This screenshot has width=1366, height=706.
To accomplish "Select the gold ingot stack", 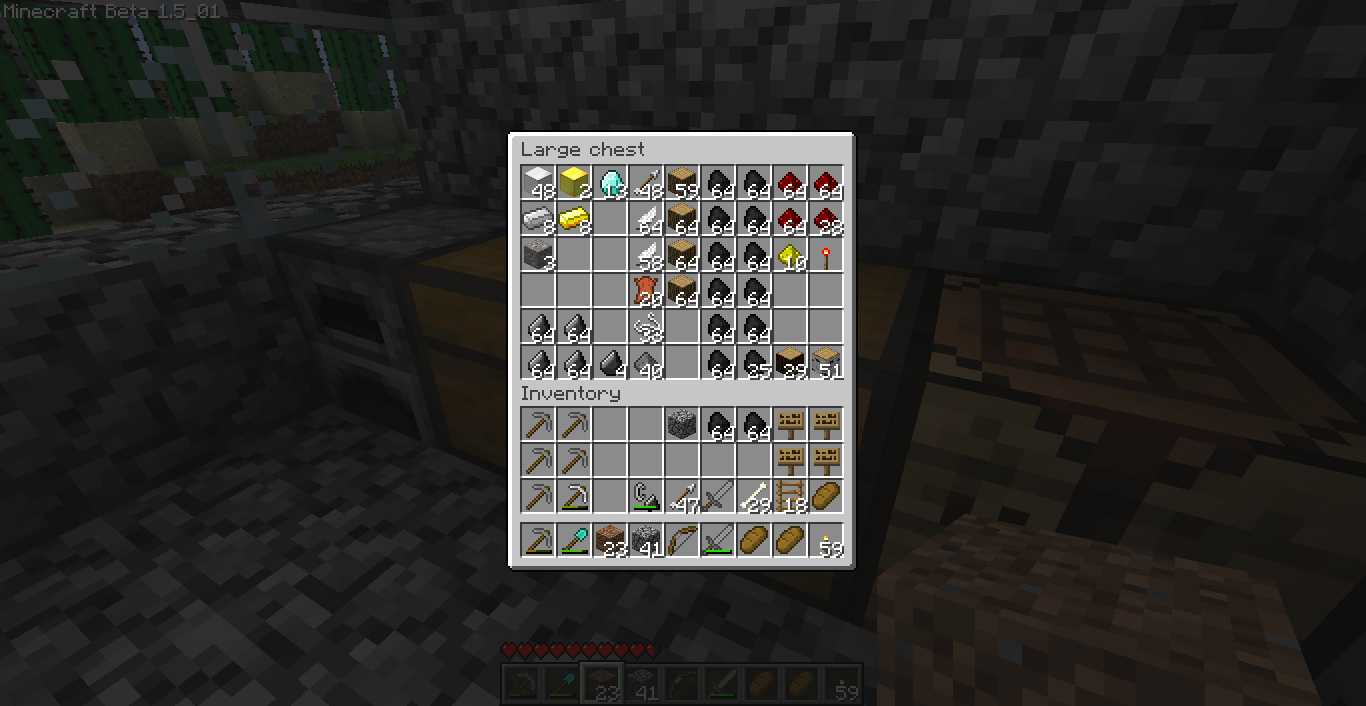I will click(574, 219).
